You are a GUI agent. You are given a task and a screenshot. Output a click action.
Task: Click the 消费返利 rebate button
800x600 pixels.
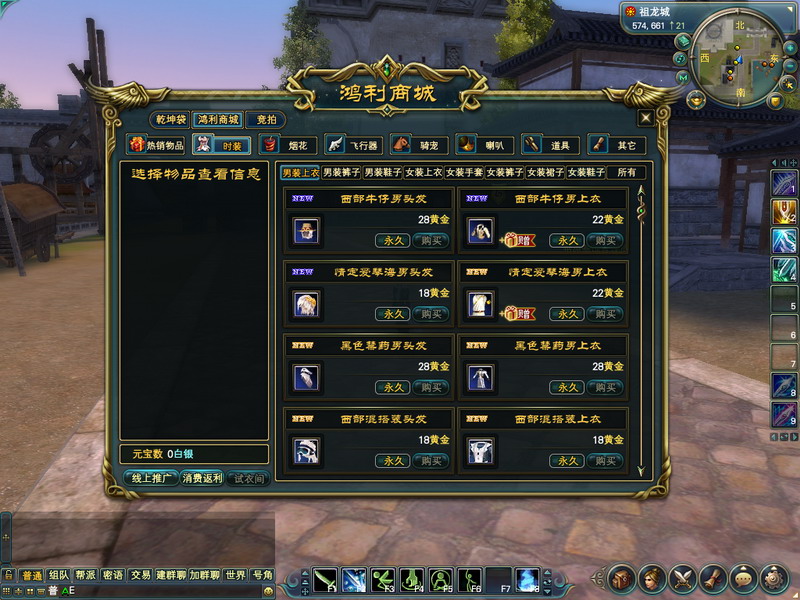click(x=202, y=479)
